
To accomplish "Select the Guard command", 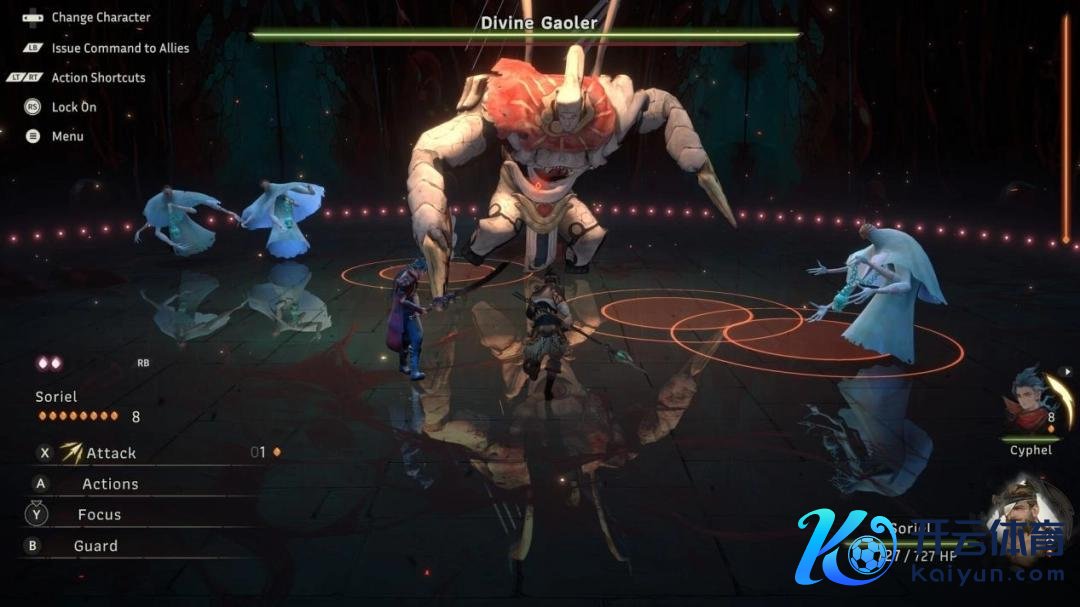I will (96, 546).
